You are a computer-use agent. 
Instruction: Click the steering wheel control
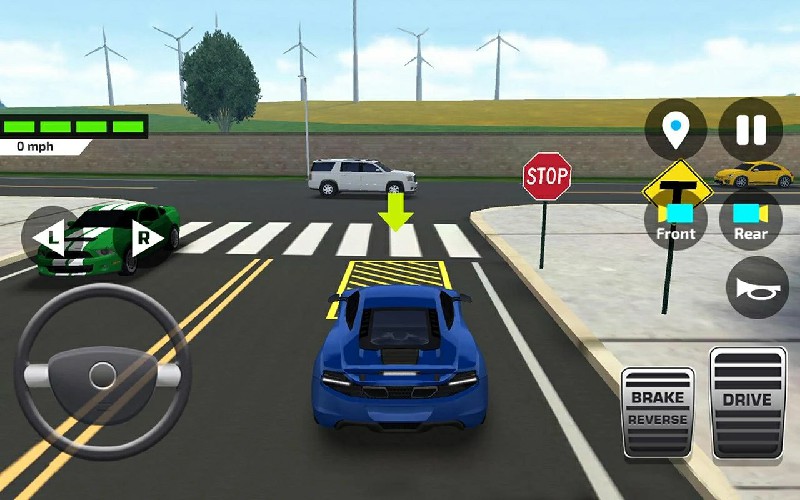(102, 375)
